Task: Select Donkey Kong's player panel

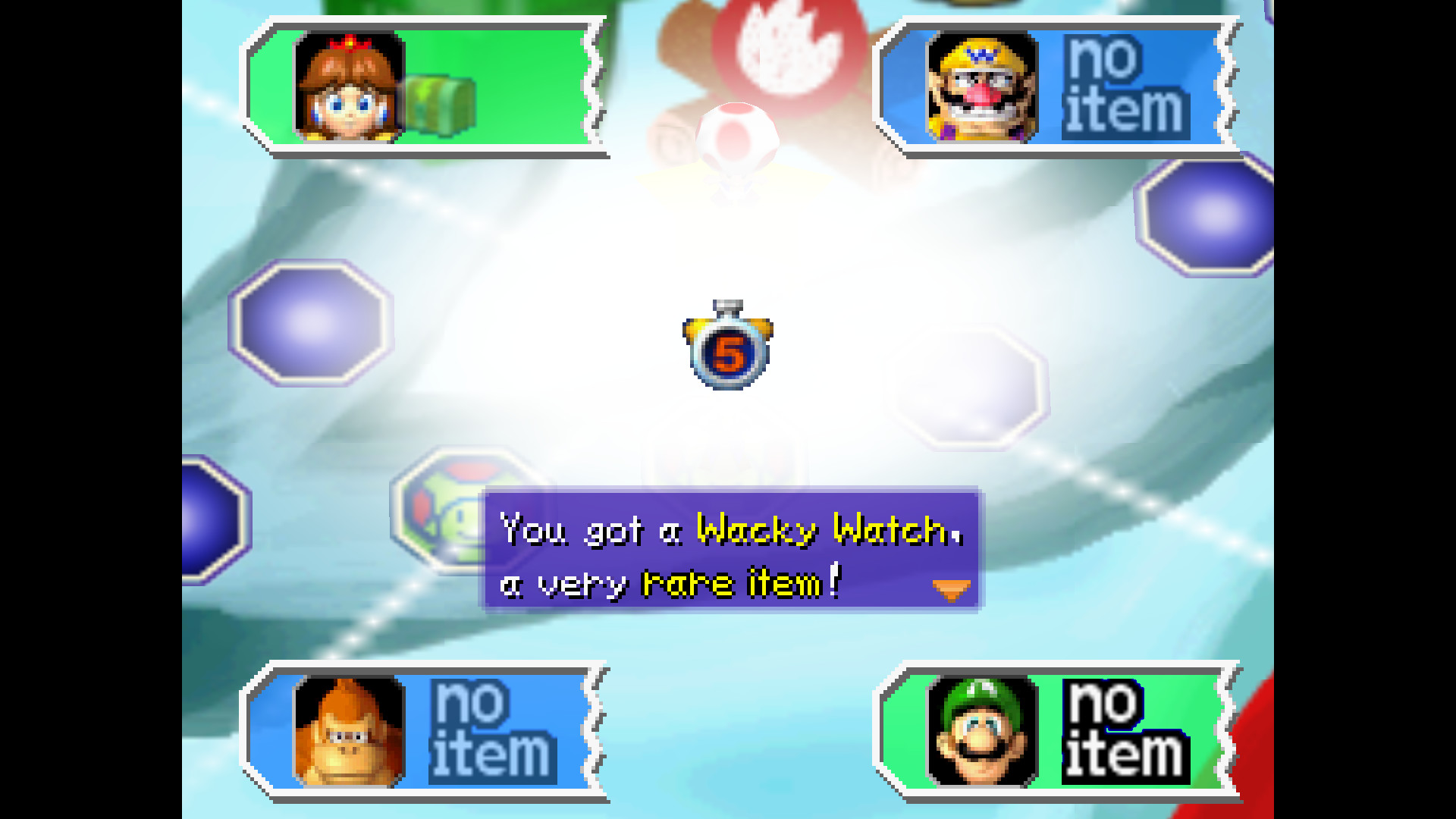Action: [425, 732]
